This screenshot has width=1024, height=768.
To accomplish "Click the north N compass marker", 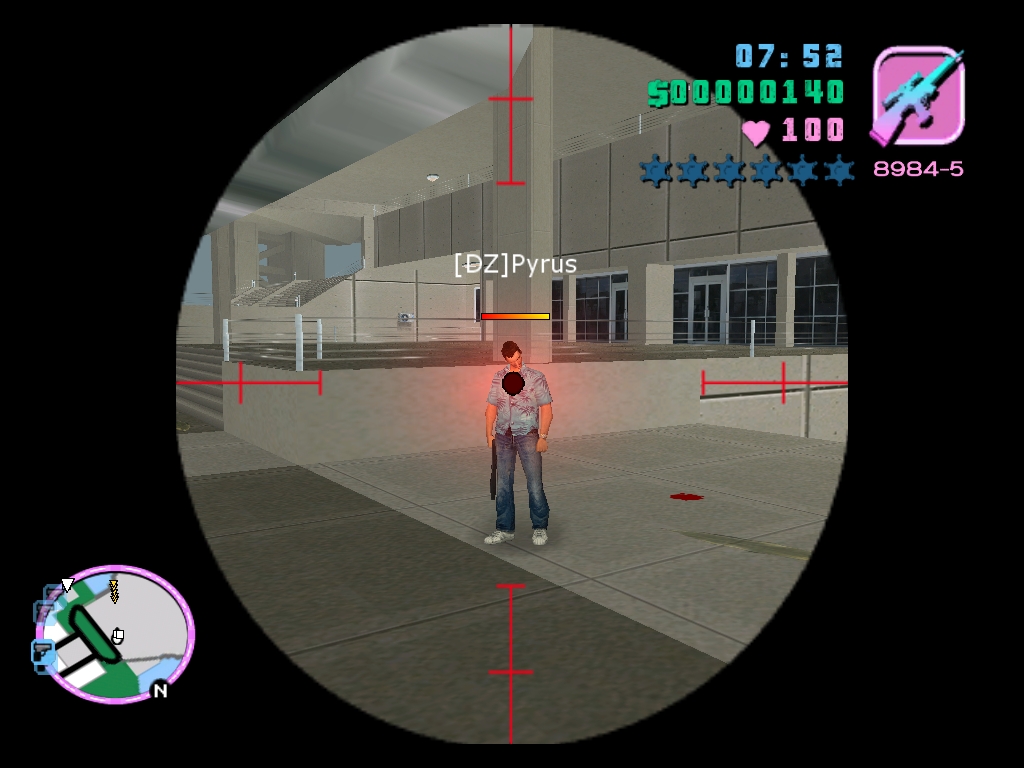I will pos(159,689).
